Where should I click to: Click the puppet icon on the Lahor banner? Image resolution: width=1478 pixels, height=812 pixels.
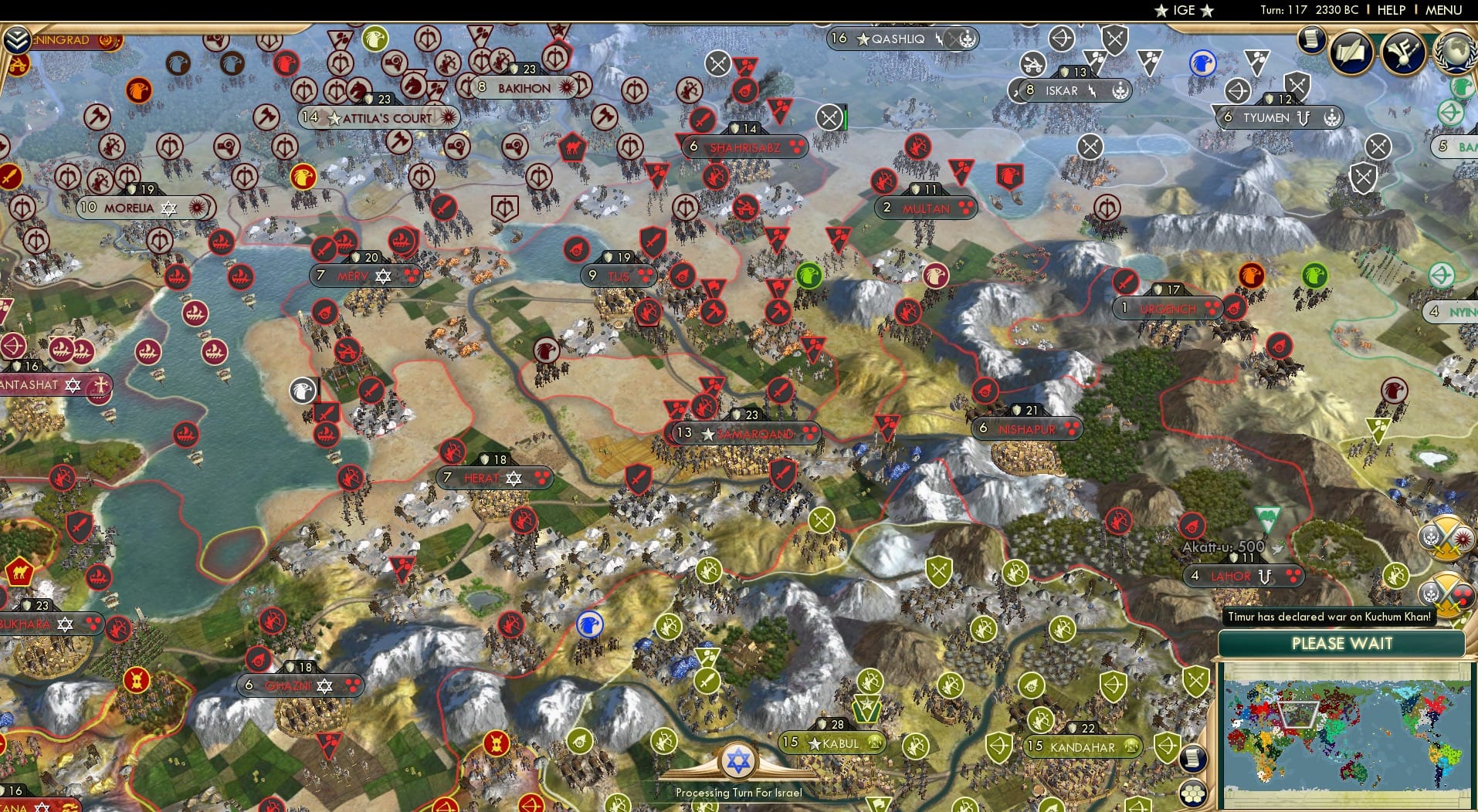tap(1265, 577)
